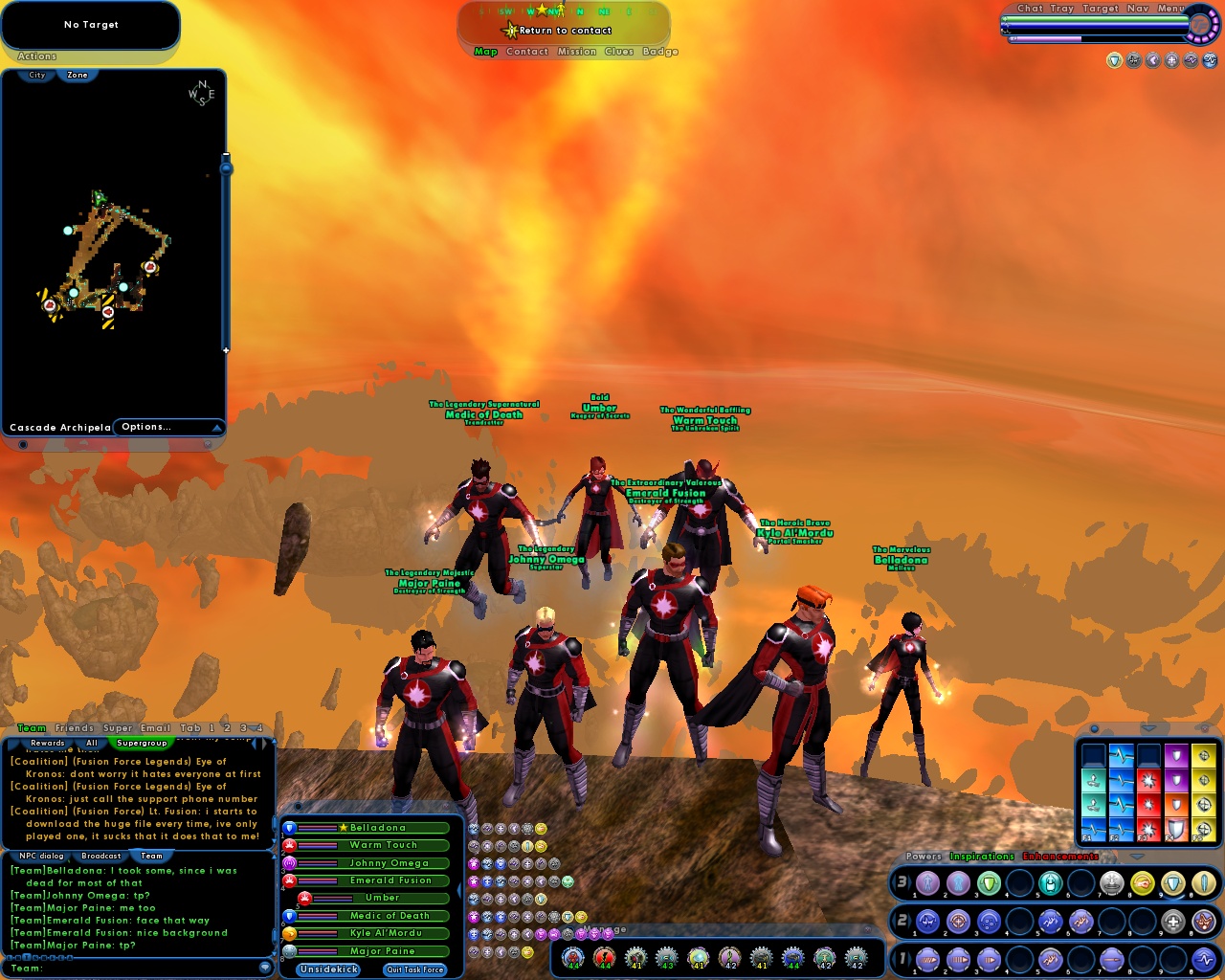
Task: Open the Menu in the top-right bar
Action: (1172, 9)
